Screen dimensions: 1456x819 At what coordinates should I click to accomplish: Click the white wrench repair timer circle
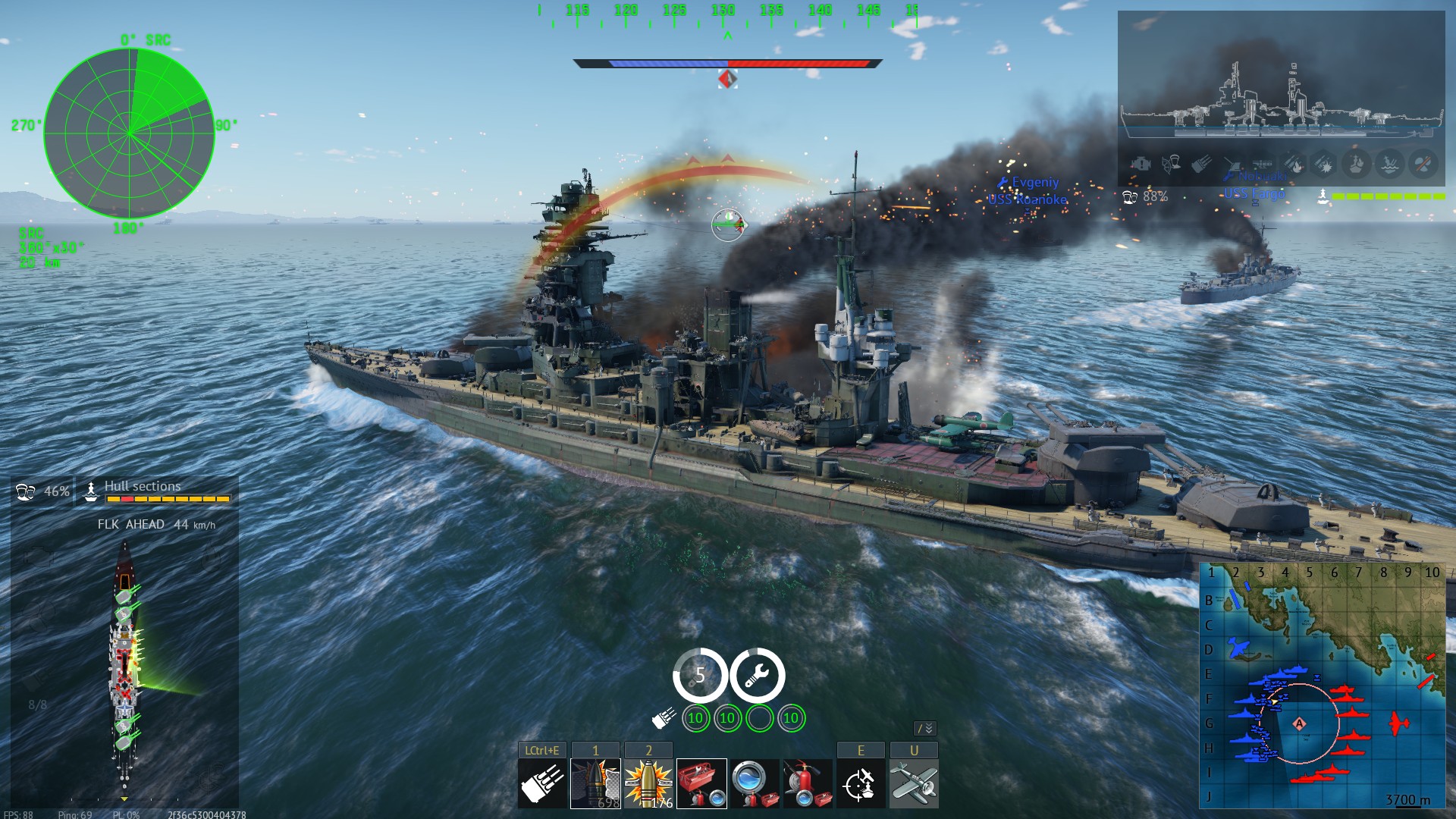click(757, 675)
